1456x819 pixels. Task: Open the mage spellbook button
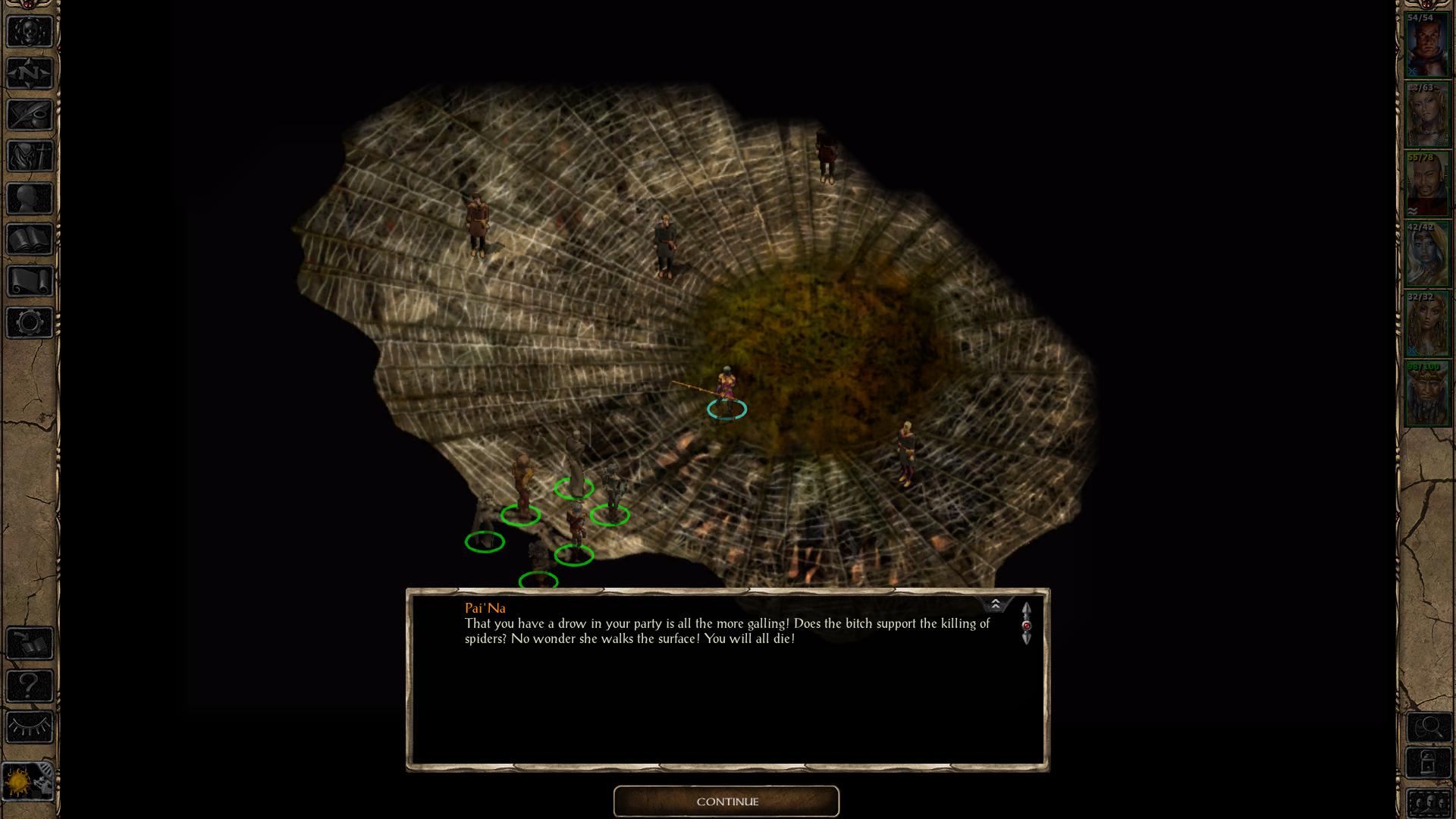[x=30, y=240]
